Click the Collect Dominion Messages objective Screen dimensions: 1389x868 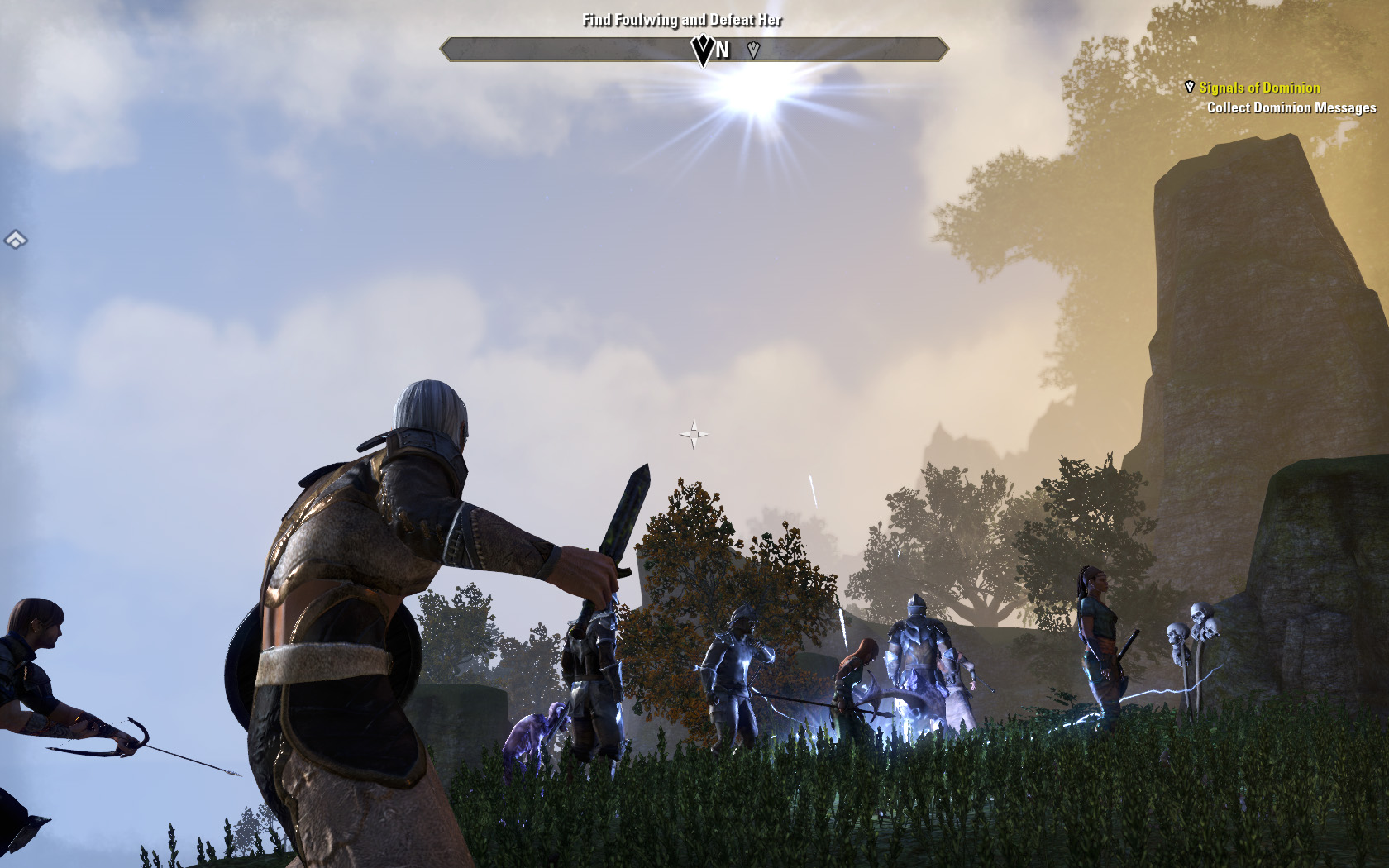1291,107
